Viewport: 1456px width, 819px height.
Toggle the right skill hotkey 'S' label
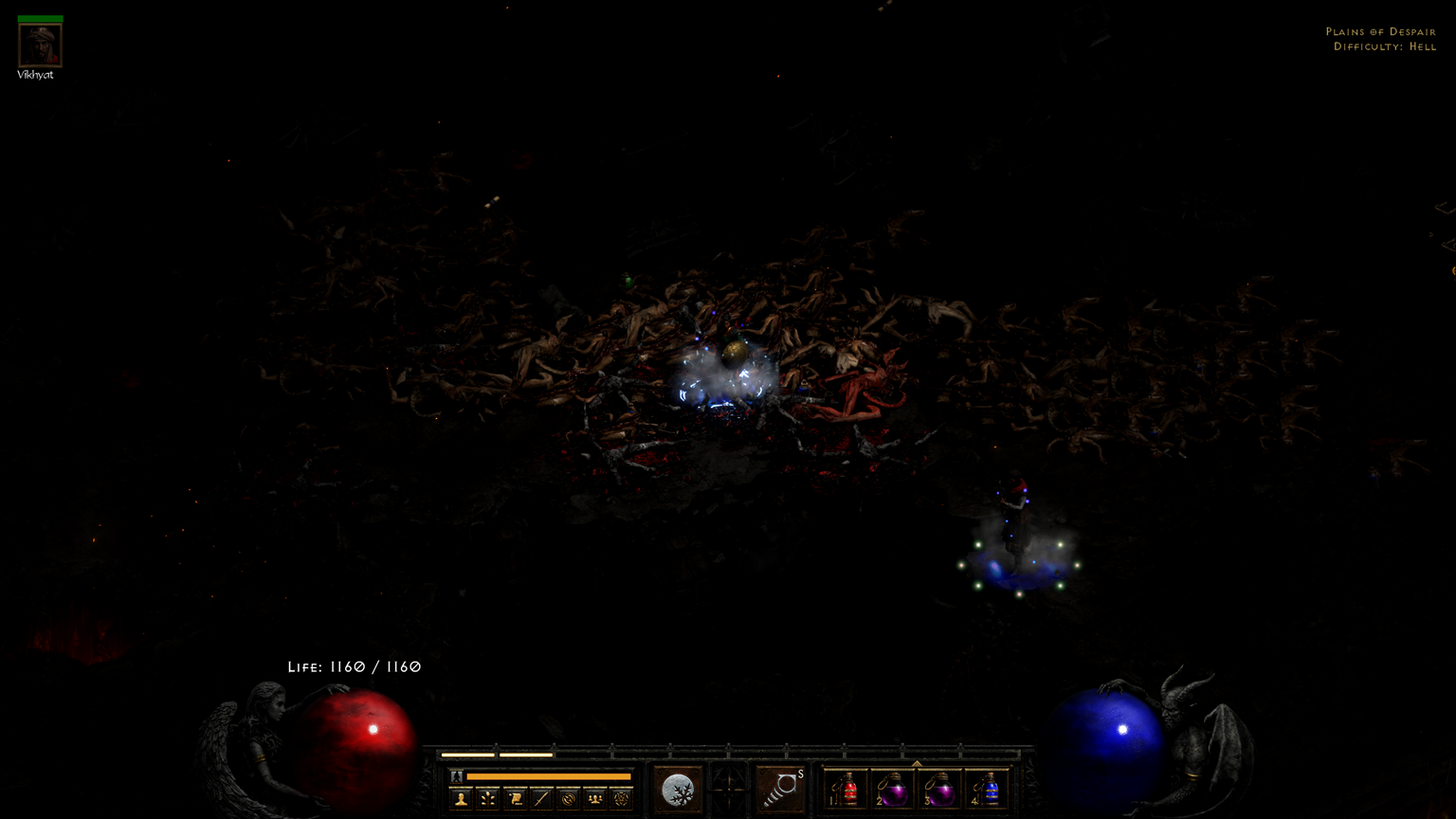coord(800,773)
